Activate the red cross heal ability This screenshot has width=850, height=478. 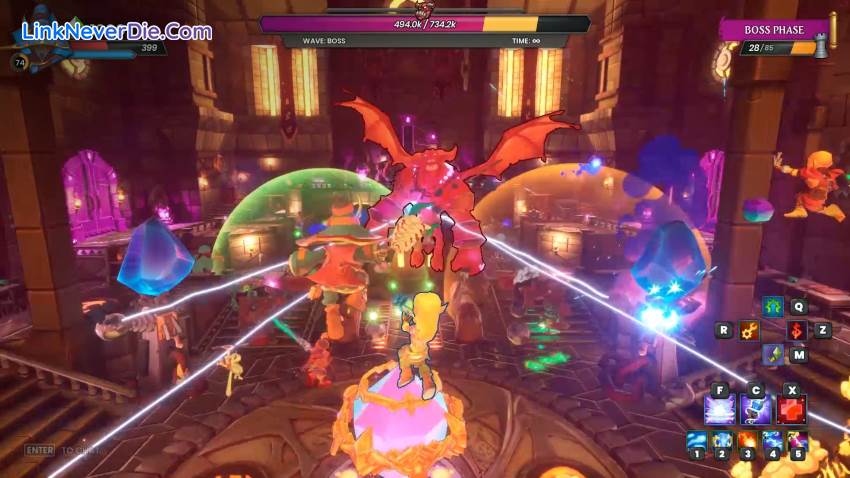pyautogui.click(x=792, y=409)
